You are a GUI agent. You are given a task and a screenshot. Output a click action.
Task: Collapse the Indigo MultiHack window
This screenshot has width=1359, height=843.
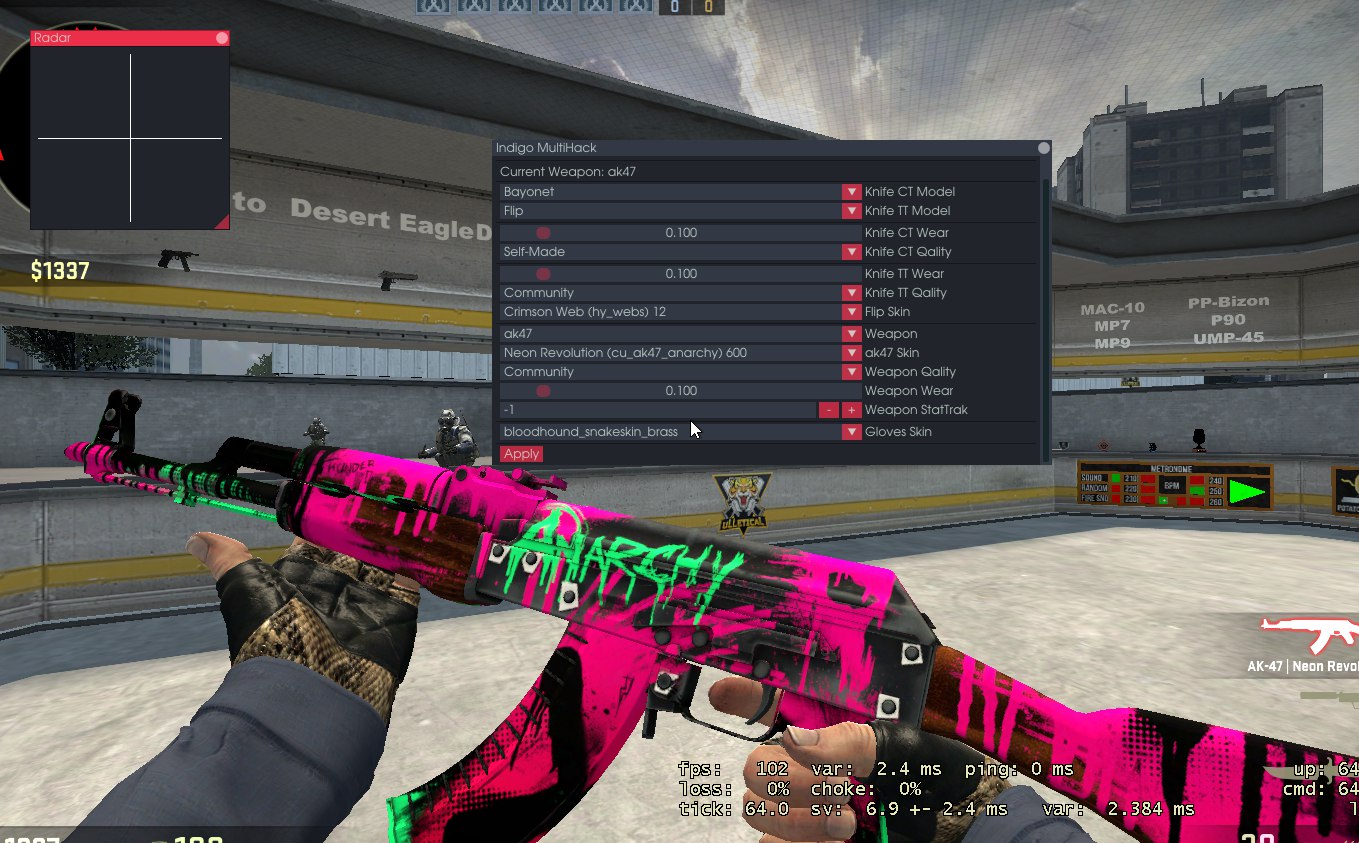pos(1043,148)
